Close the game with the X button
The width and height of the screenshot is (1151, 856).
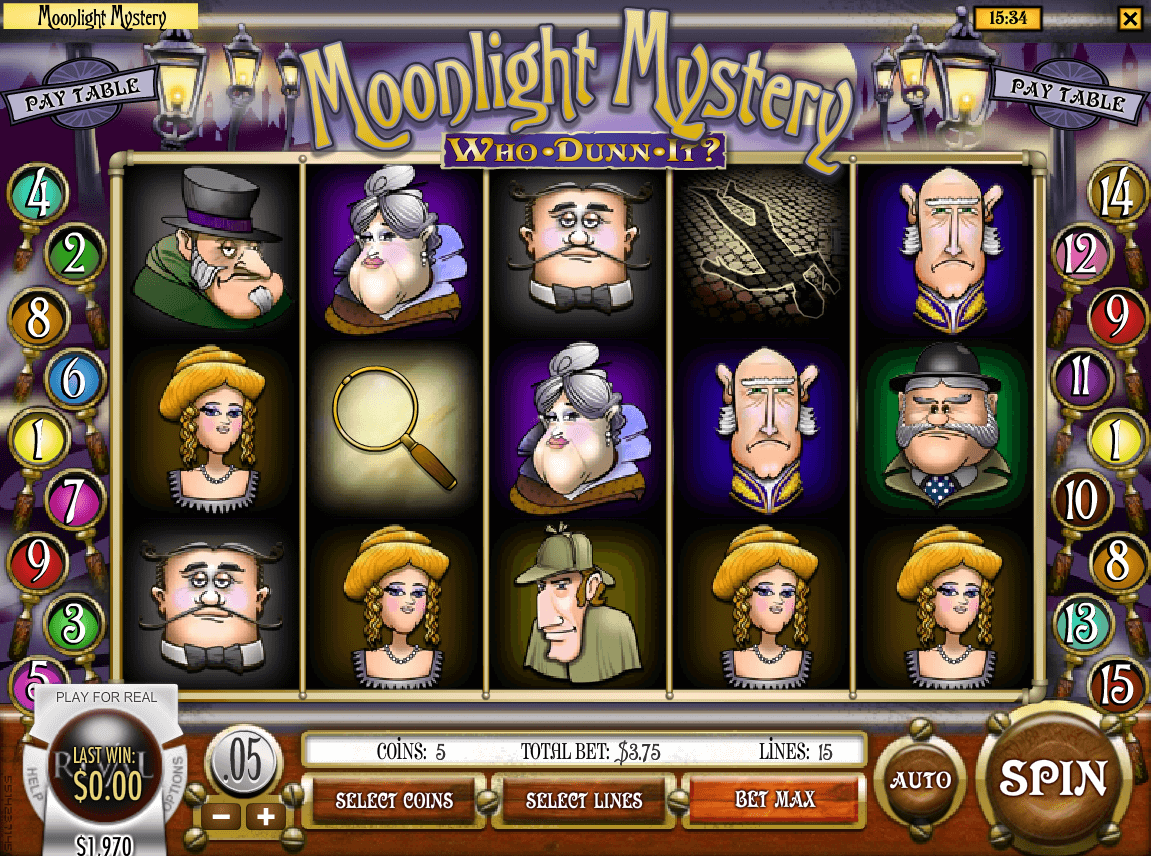pos(1129,18)
